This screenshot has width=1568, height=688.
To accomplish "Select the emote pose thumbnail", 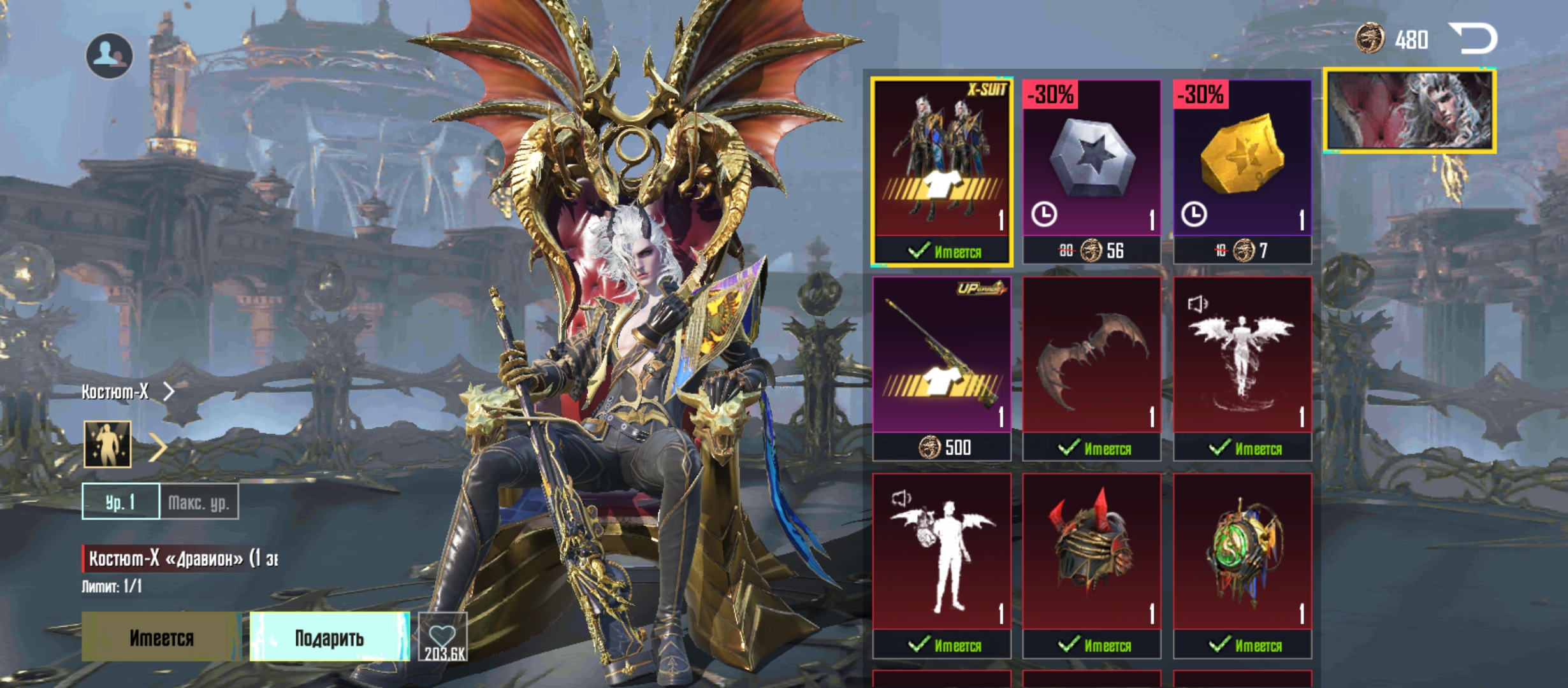I will point(108,444).
